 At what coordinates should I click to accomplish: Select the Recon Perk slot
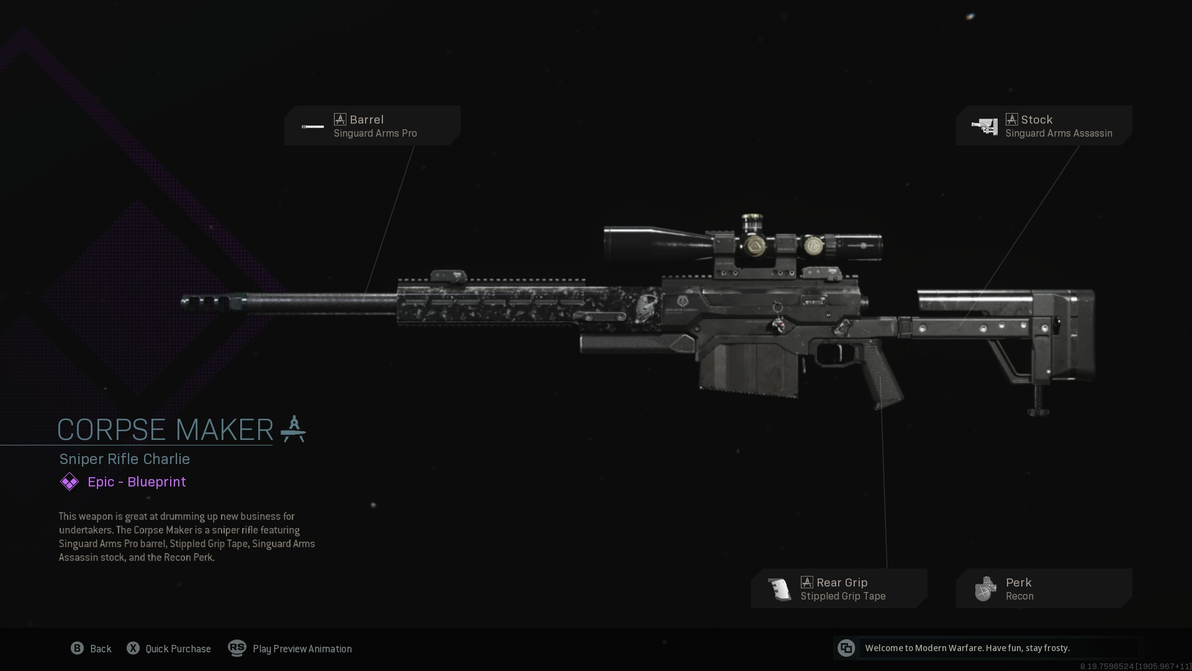[1044, 589]
